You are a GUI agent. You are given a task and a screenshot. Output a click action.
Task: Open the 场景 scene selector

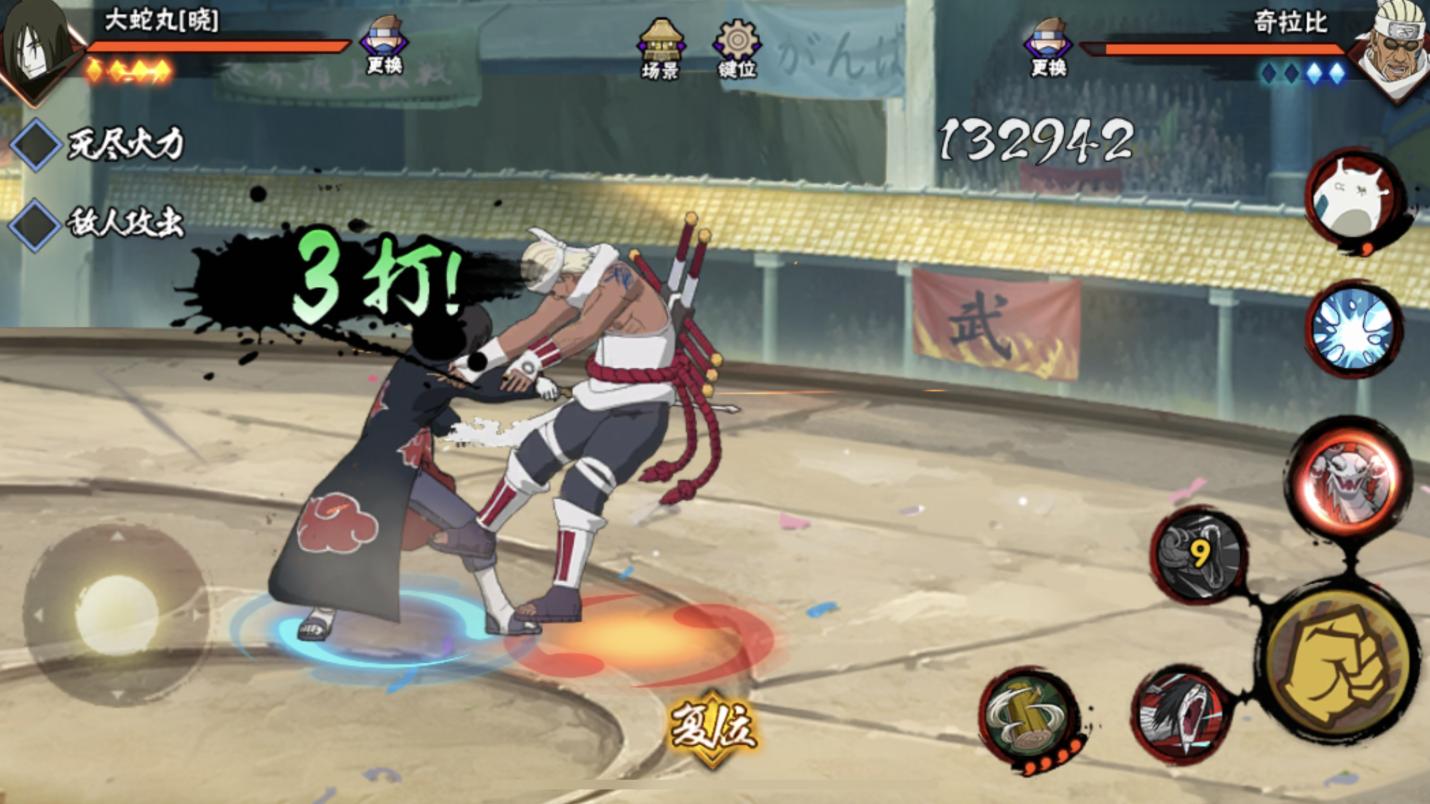660,46
